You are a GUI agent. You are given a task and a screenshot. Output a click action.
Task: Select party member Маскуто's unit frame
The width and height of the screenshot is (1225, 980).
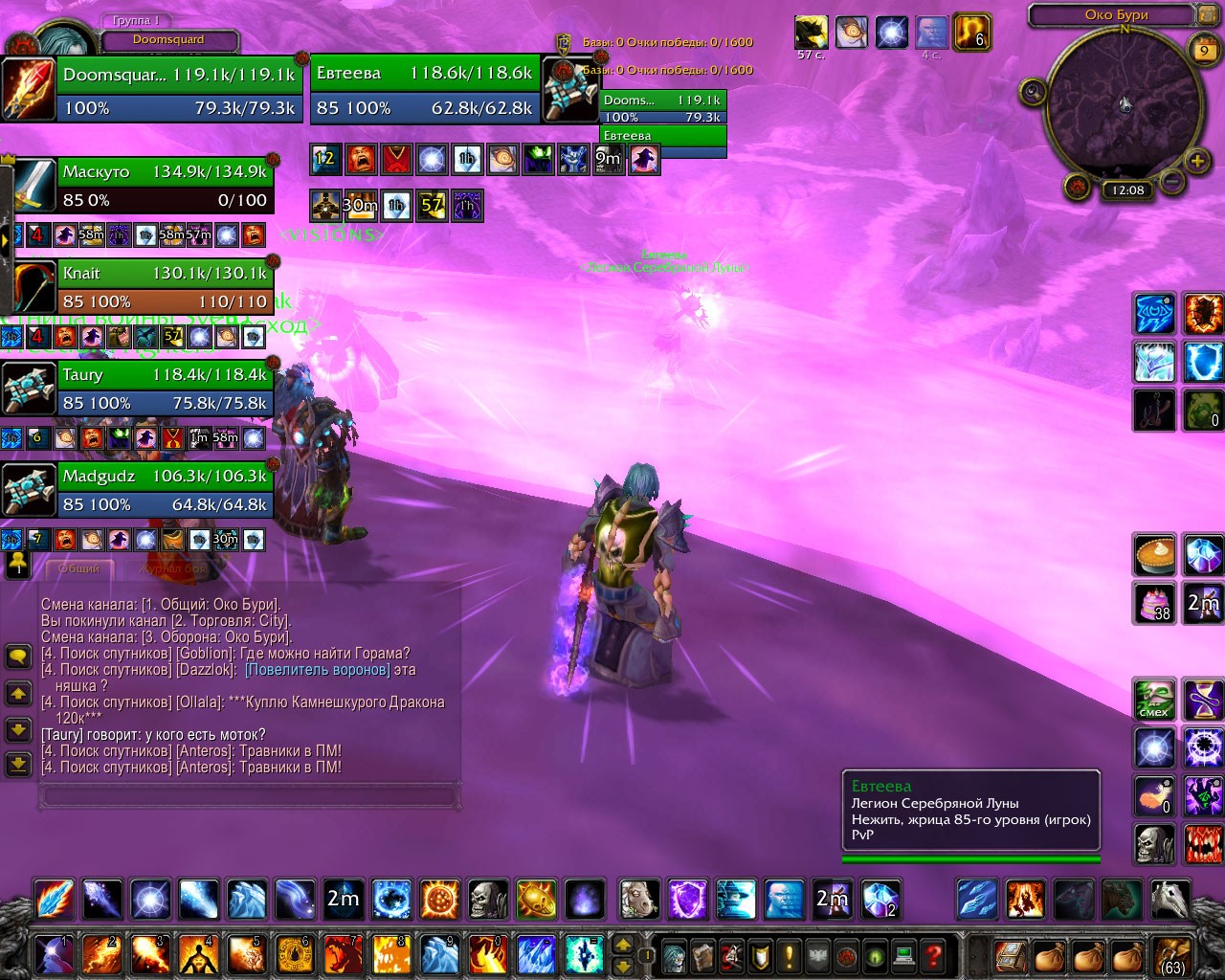[165, 186]
